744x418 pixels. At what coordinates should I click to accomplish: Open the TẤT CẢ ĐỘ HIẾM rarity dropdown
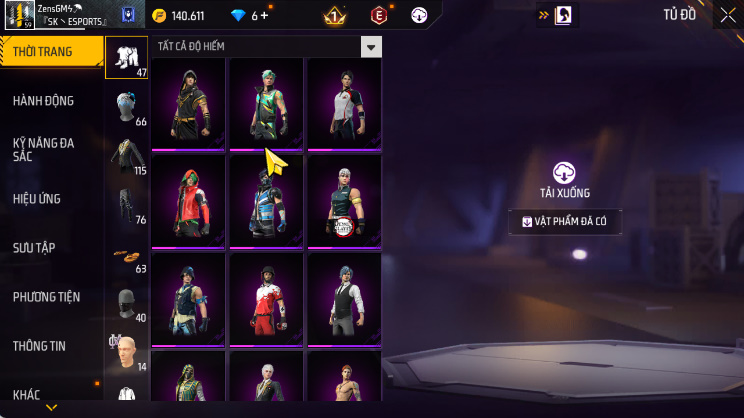(371, 47)
